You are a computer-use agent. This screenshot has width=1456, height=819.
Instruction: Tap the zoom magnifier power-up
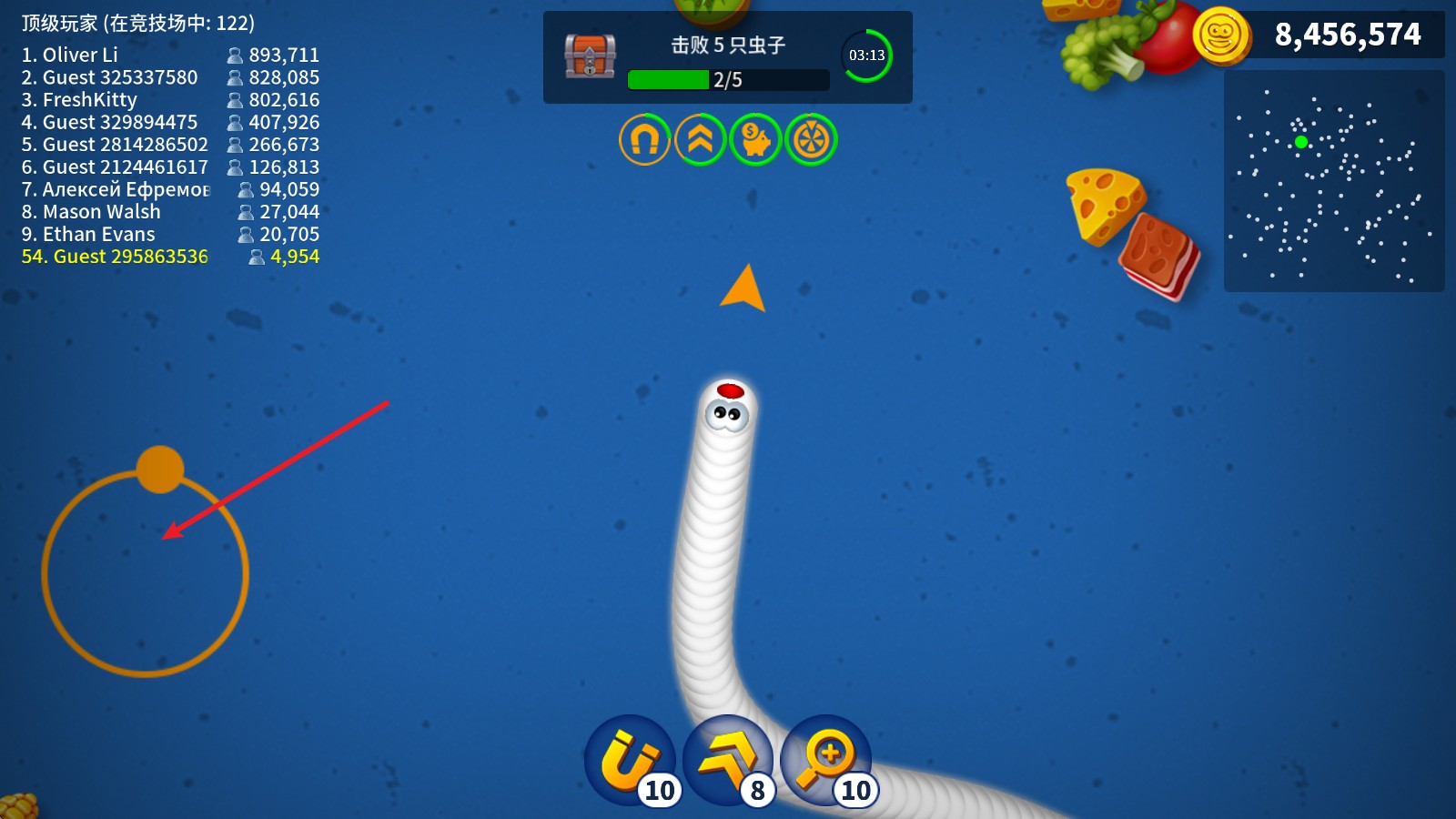click(826, 761)
